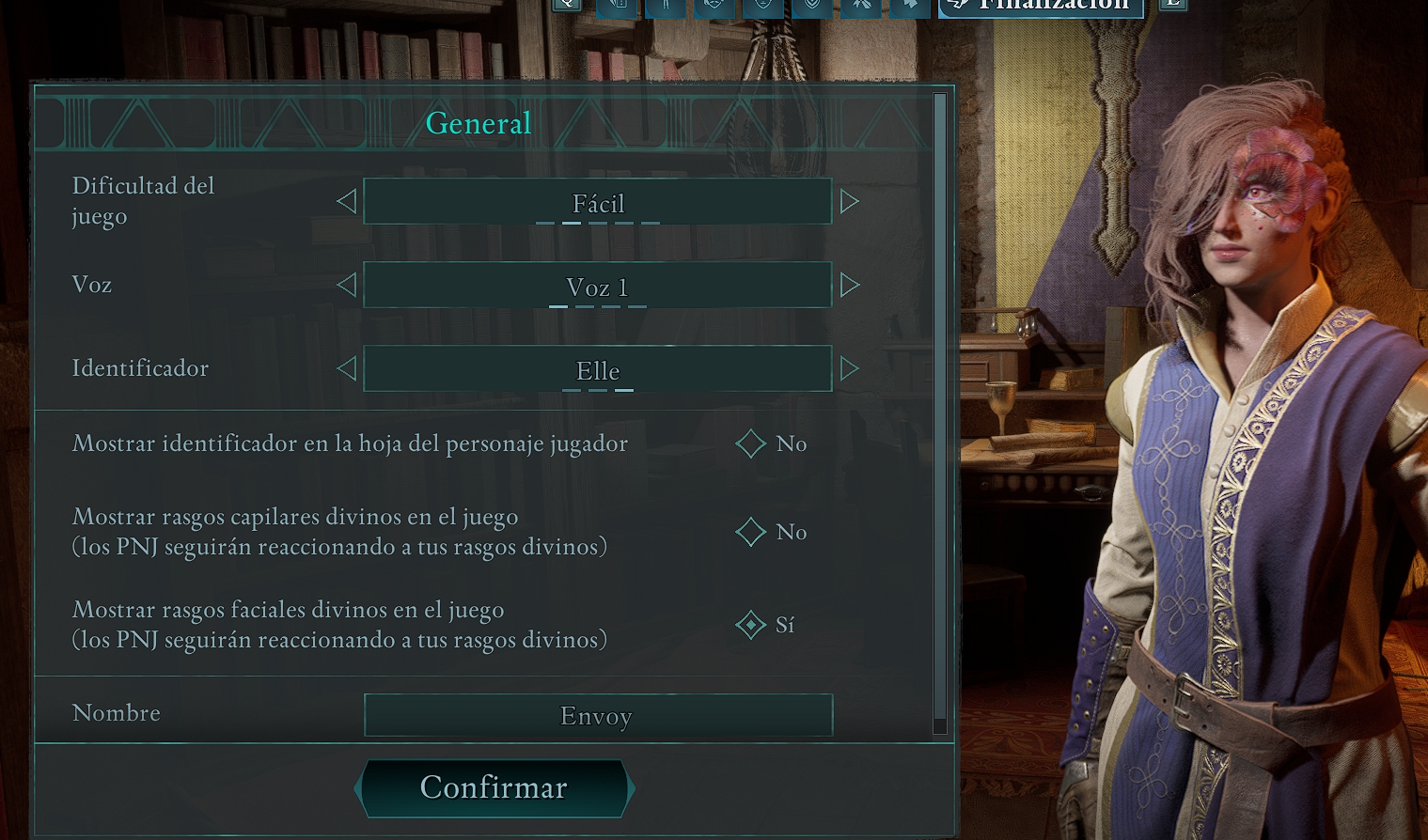Choose the next voice after Voz 1
The width and height of the screenshot is (1428, 840).
click(849, 285)
